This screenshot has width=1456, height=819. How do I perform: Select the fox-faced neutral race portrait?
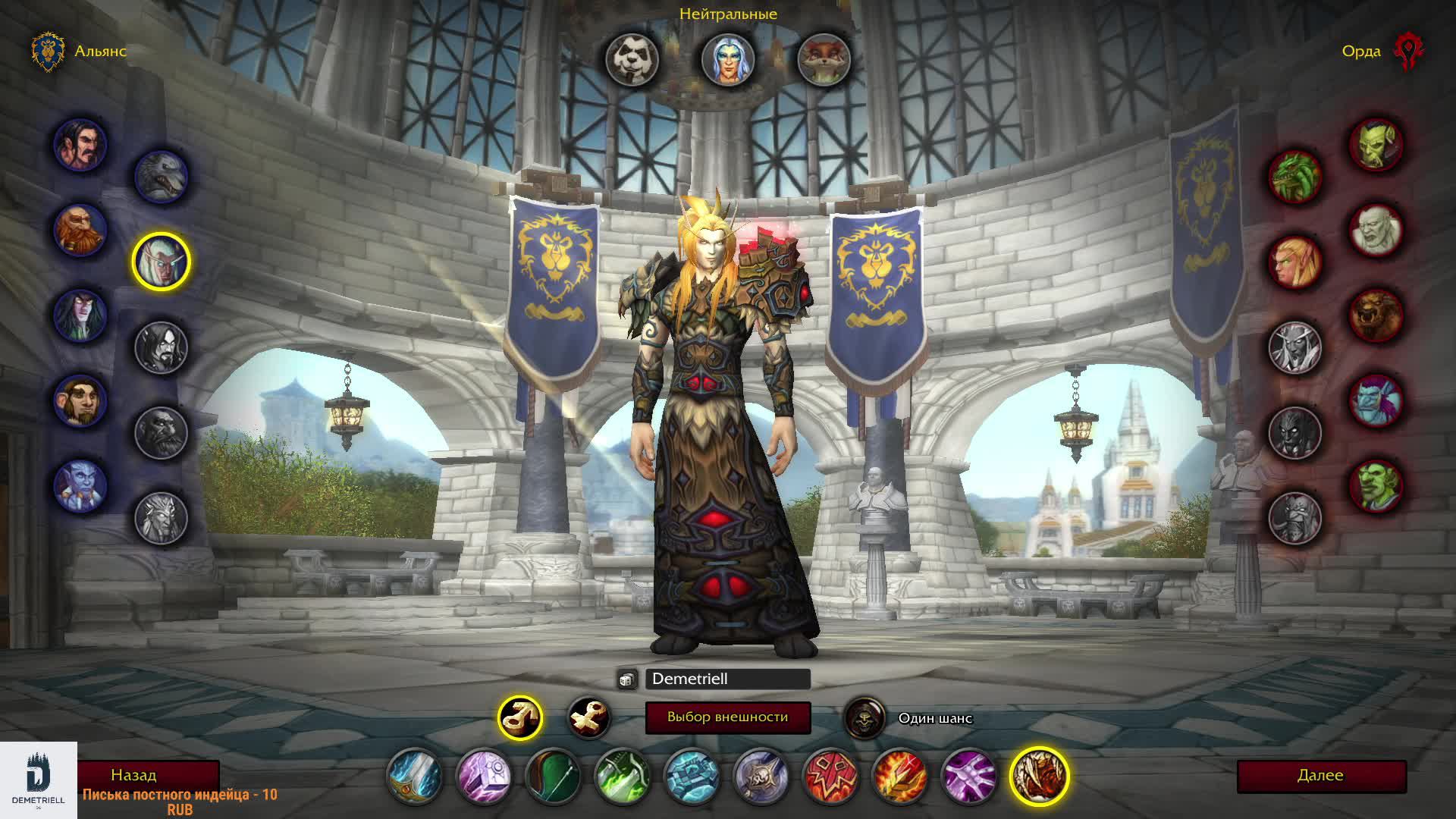[x=824, y=59]
